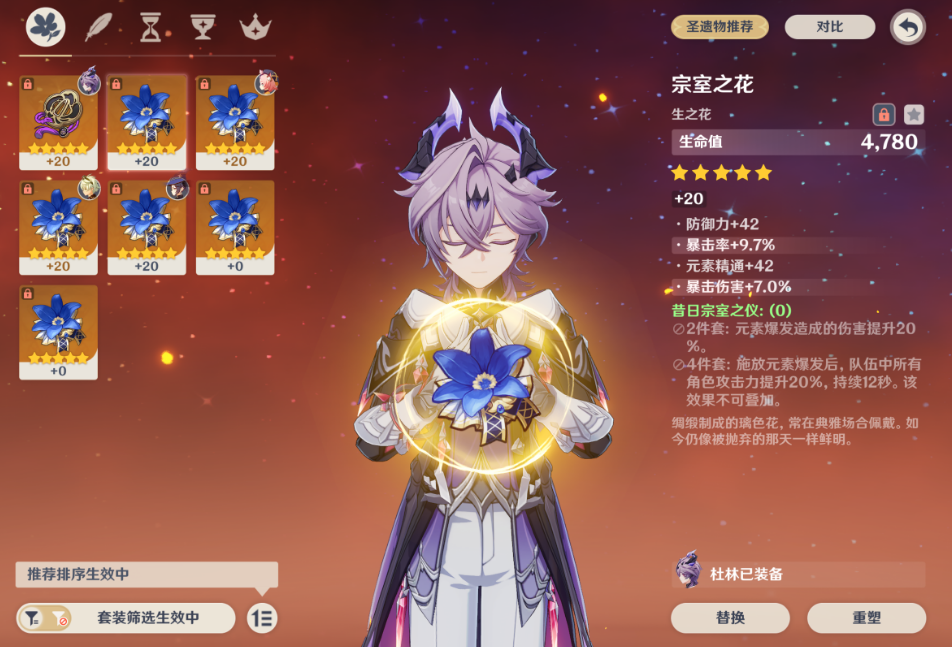Select the dark gold flower artifact
Image resolution: width=952 pixels, height=647 pixels.
(58, 122)
